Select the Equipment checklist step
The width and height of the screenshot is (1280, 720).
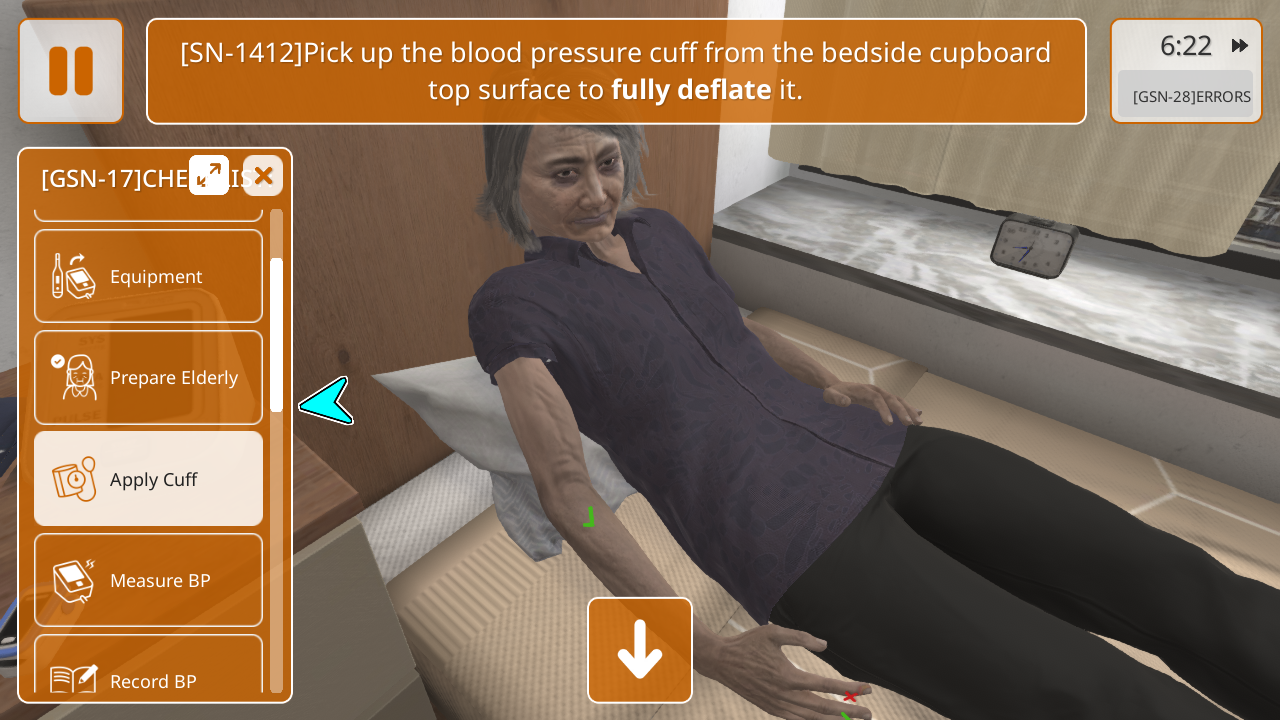149,277
